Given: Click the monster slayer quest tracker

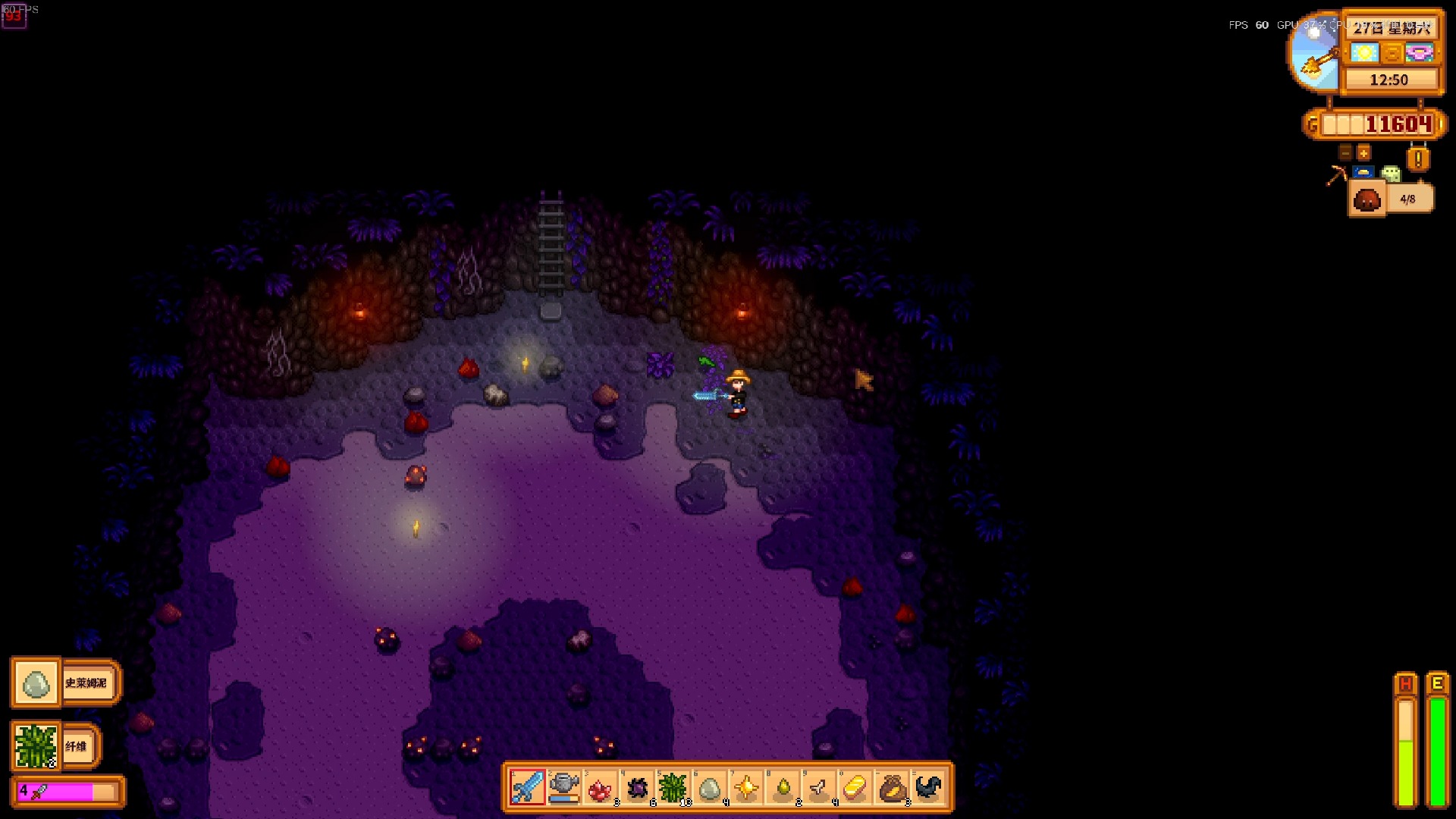Looking at the screenshot, I should (1390, 199).
